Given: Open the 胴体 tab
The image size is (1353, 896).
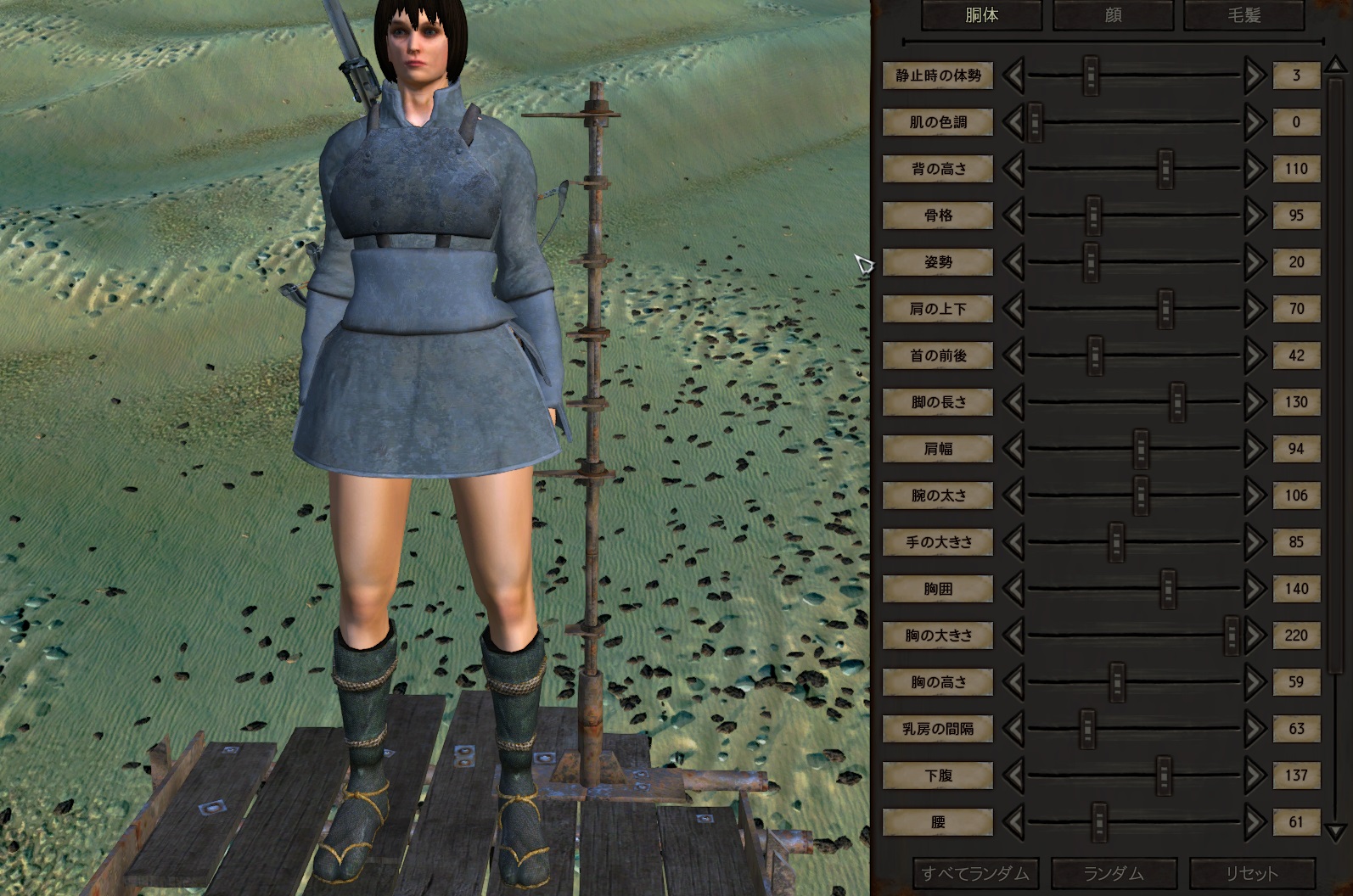Looking at the screenshot, I should coord(982,15).
